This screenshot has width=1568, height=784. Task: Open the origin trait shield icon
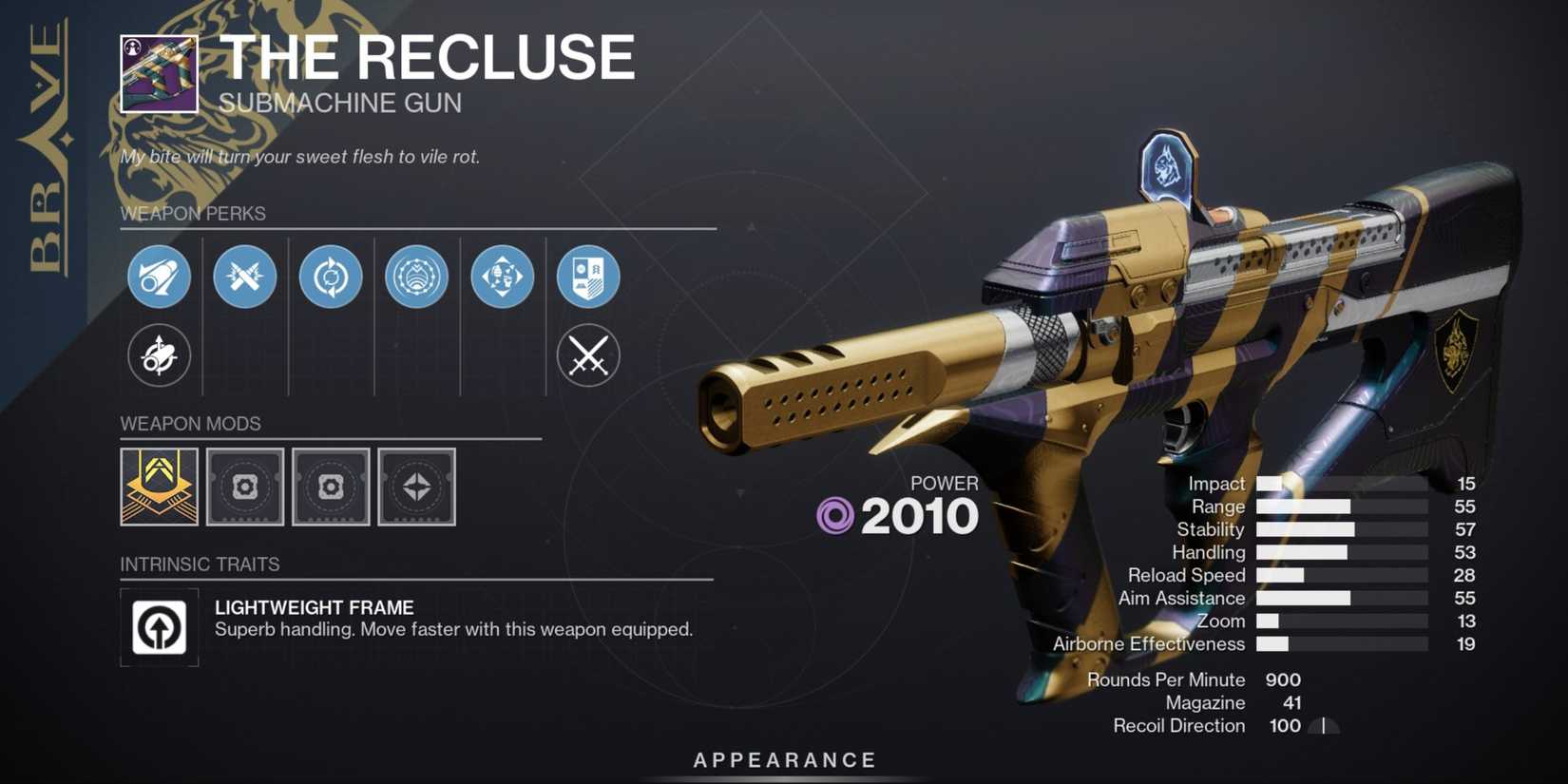point(588,277)
